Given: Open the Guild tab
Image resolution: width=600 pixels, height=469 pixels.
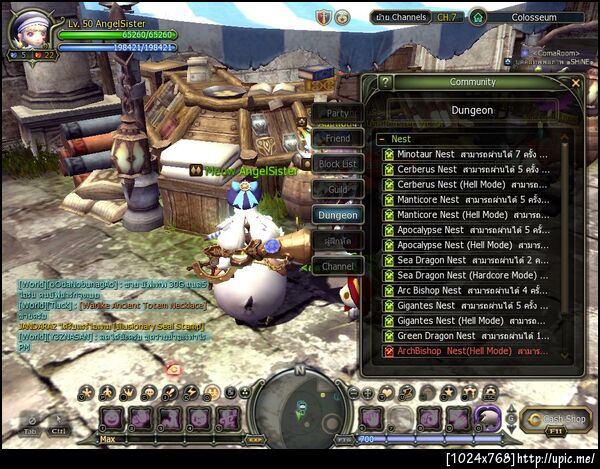Looking at the screenshot, I should (337, 189).
